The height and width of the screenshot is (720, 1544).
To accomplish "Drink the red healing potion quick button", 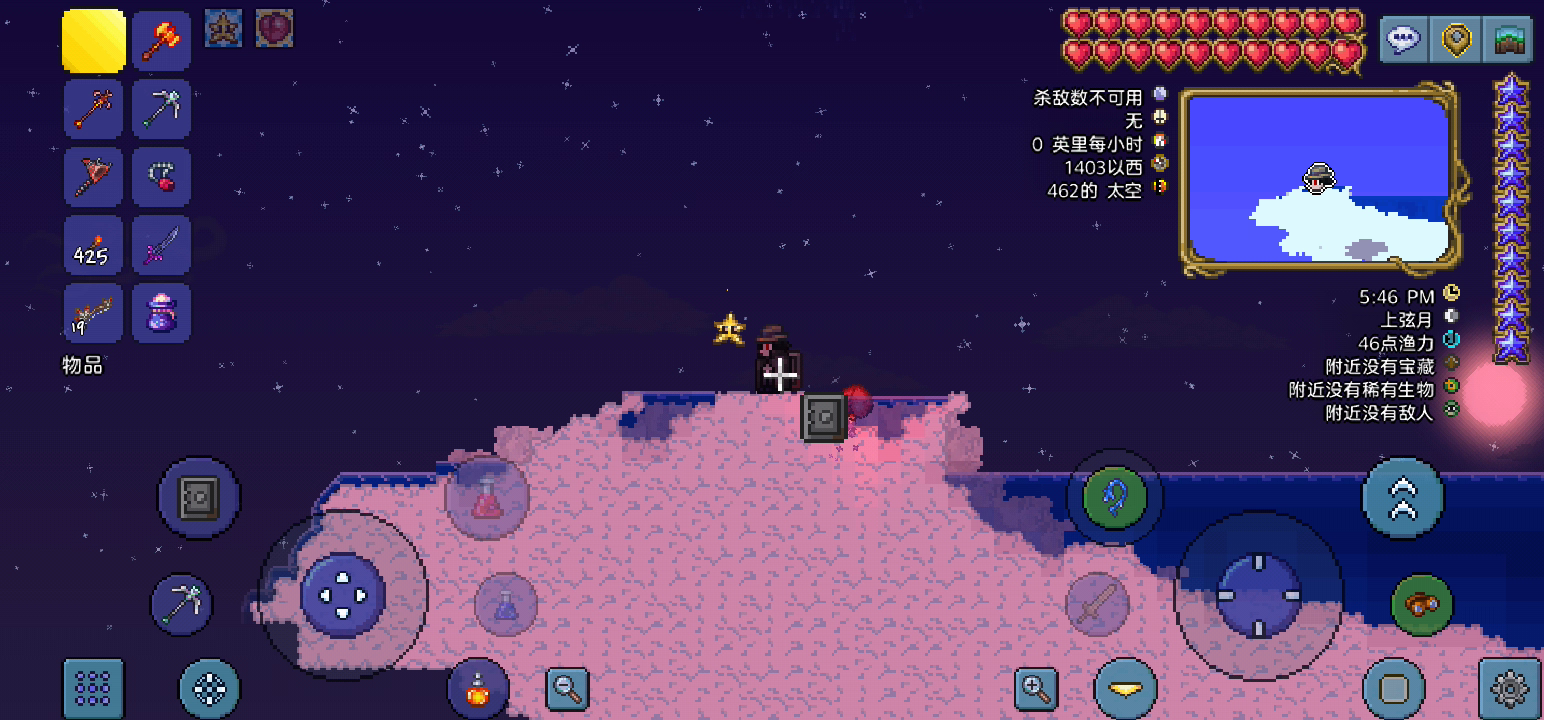I will coord(487,497).
